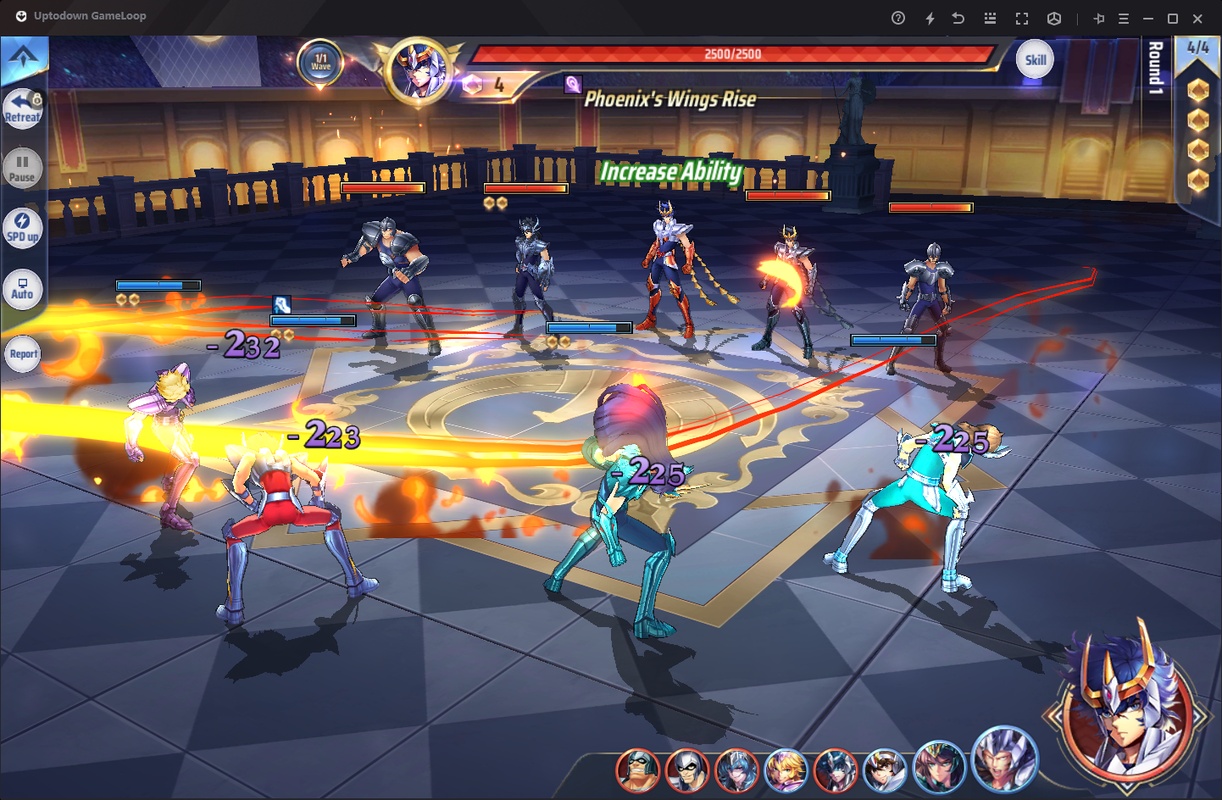Image resolution: width=1222 pixels, height=800 pixels.
Task: Maximize the GameLoop window
Action: (1173, 18)
